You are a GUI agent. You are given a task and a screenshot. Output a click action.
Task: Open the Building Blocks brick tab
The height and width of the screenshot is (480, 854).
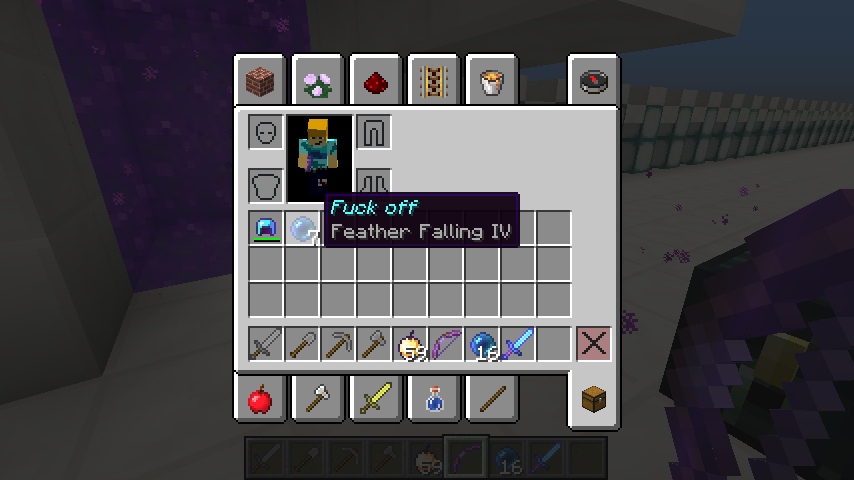tap(261, 82)
